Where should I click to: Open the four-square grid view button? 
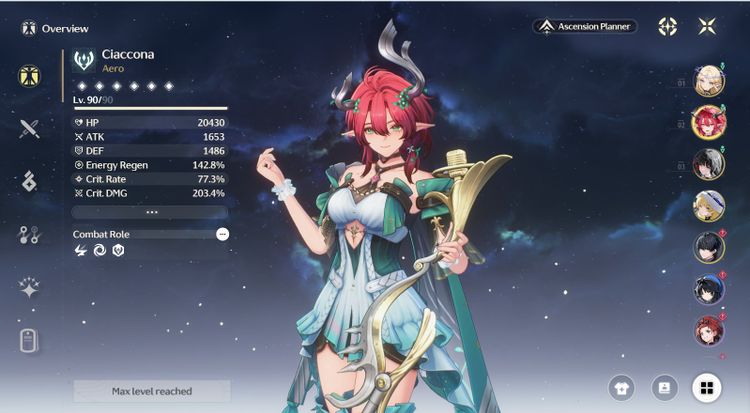tap(706, 387)
